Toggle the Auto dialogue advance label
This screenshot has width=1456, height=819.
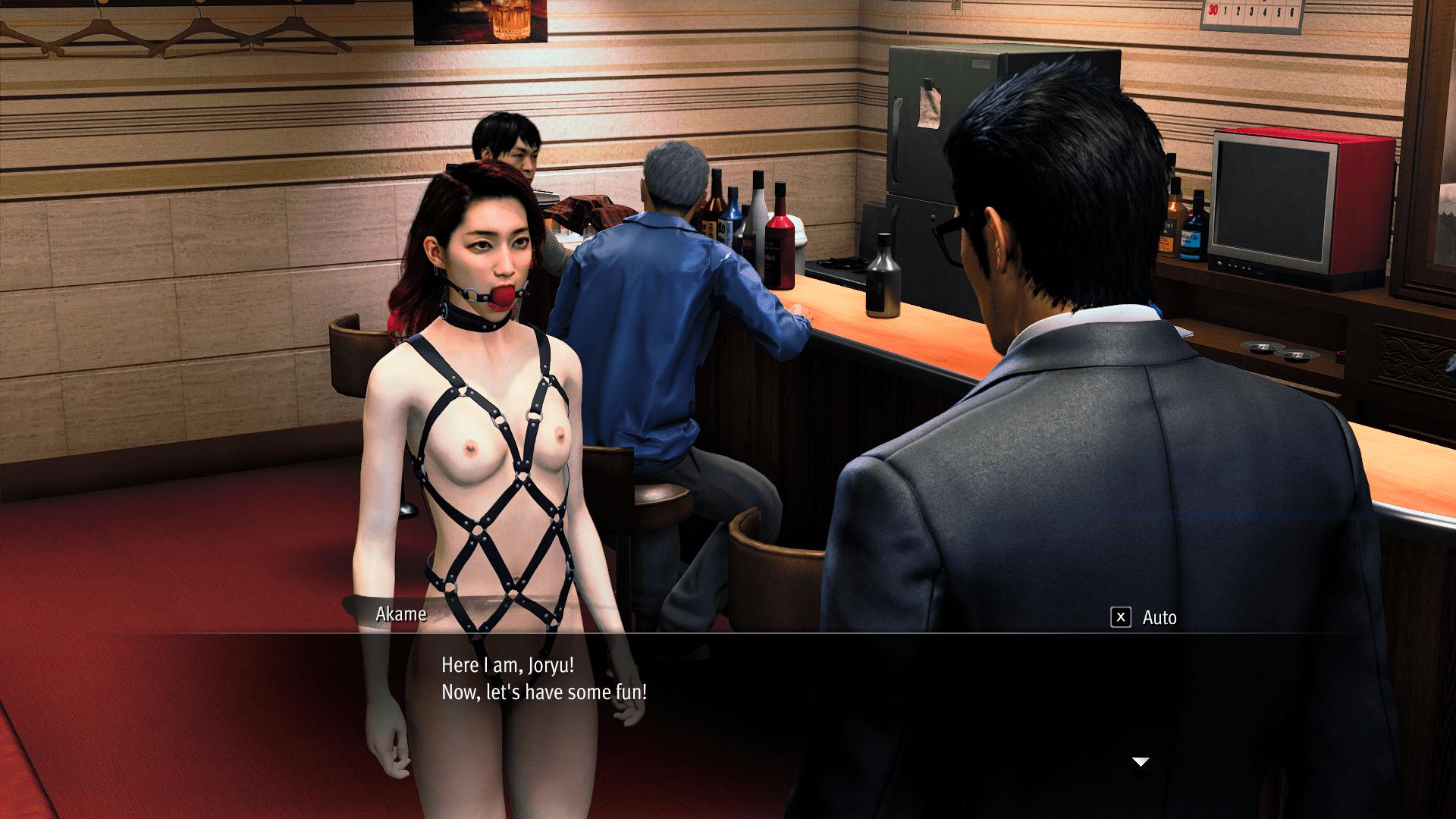(x=1159, y=618)
